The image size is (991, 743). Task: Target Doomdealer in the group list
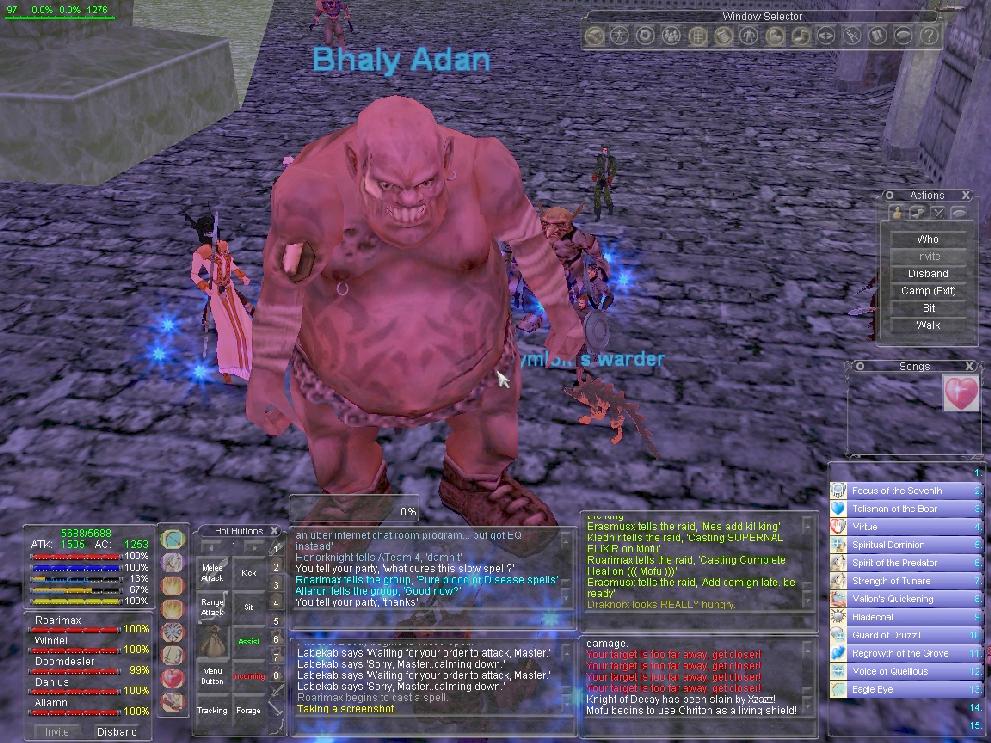tap(63, 662)
